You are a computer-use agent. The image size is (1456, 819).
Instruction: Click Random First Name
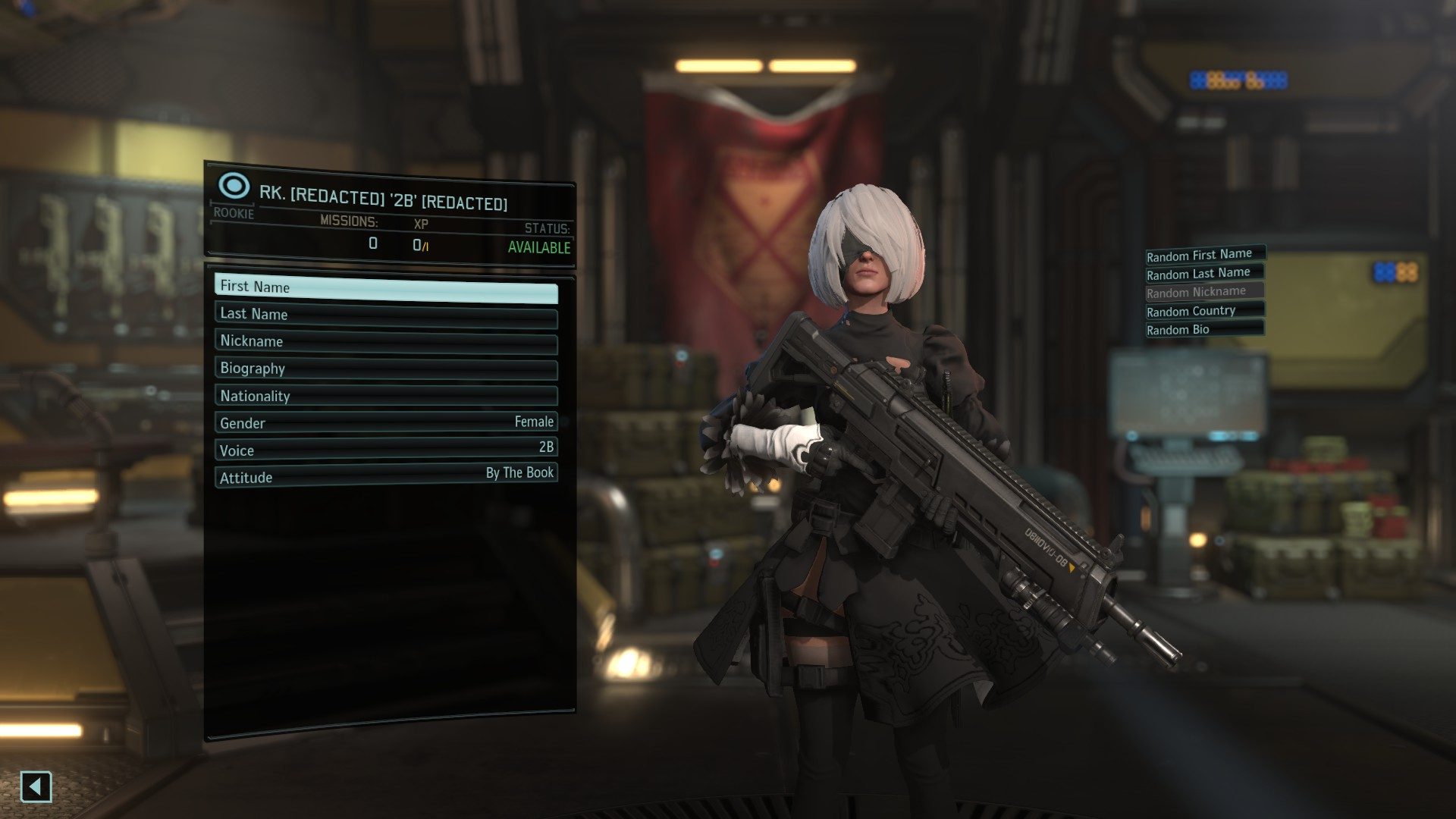[1203, 255]
